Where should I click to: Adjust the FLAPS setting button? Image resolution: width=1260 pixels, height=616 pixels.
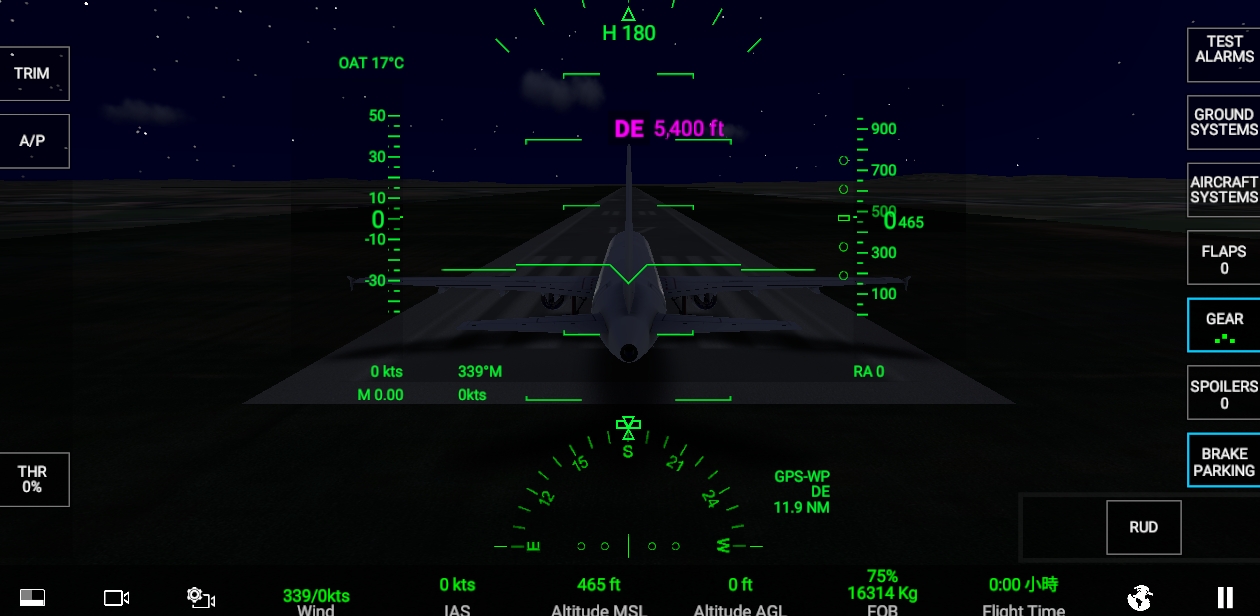(1223, 259)
